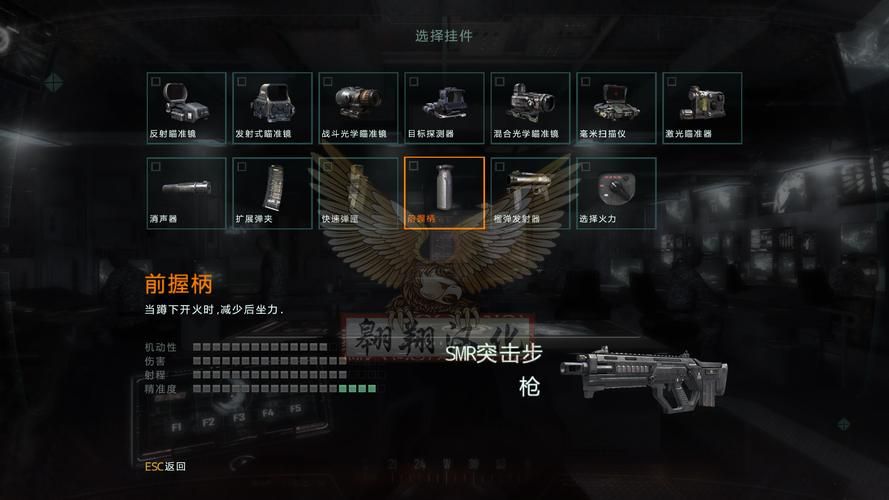Screen dimensions: 889x500
Task: Choose the 选择火力 select fire attachment
Action: click(616, 193)
